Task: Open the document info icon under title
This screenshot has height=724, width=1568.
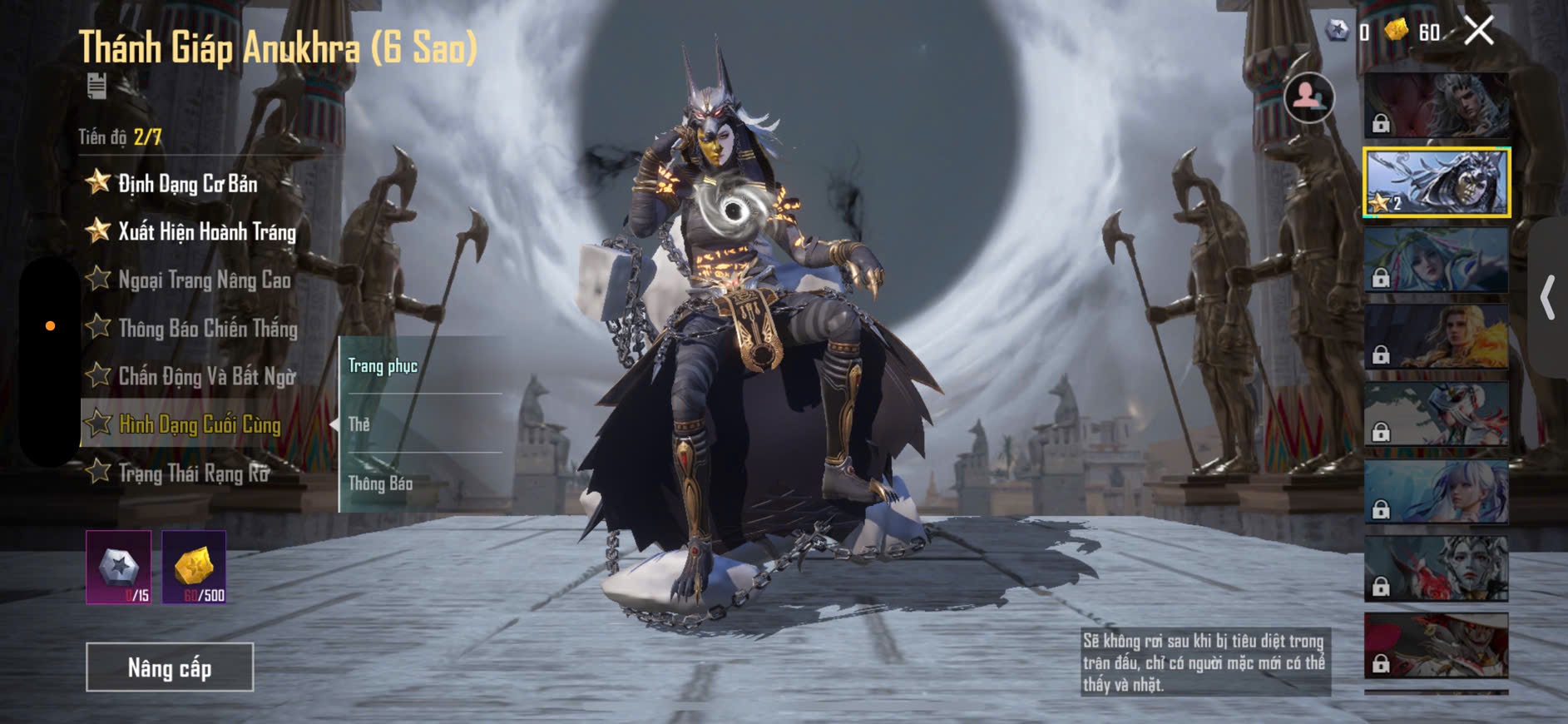Action: [x=97, y=85]
